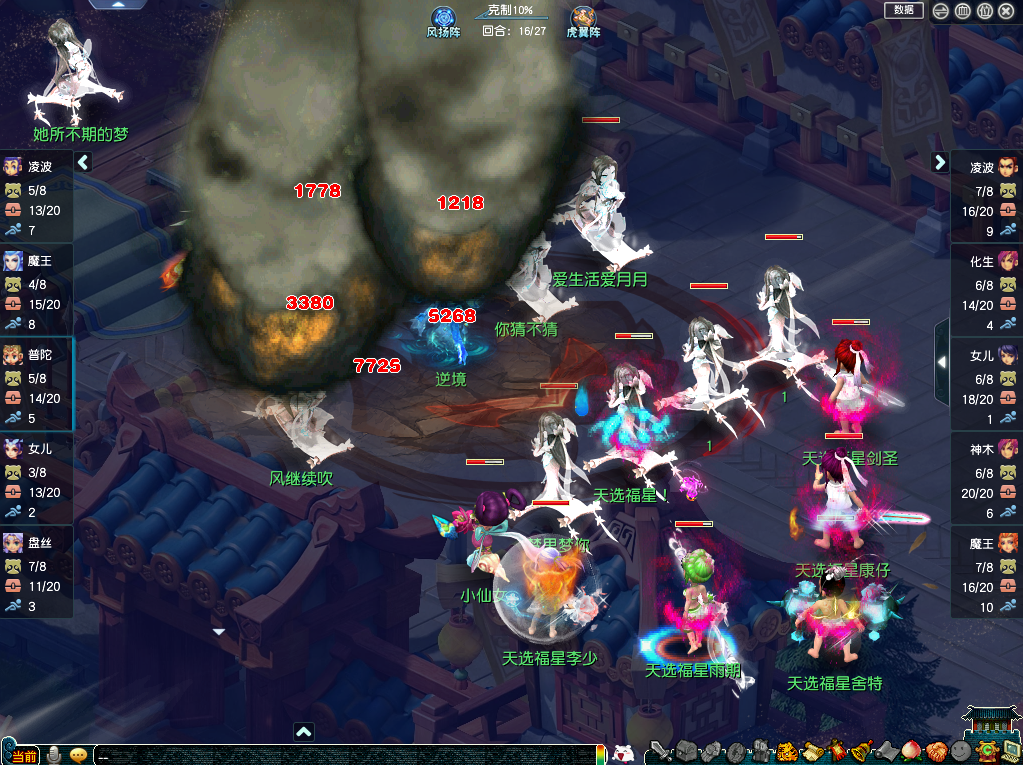Viewport: 1023px width, 765px height.
Task: Select the 虎翼阵 formation icon
Action: [x=583, y=18]
